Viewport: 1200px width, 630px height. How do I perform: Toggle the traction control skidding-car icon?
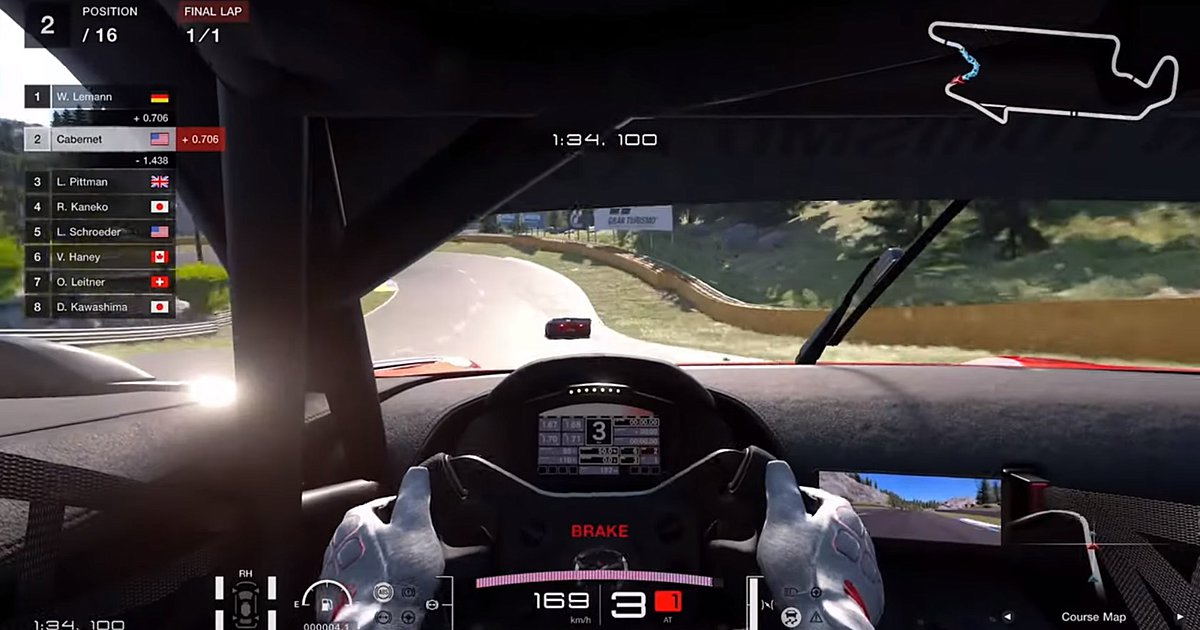[791, 615]
